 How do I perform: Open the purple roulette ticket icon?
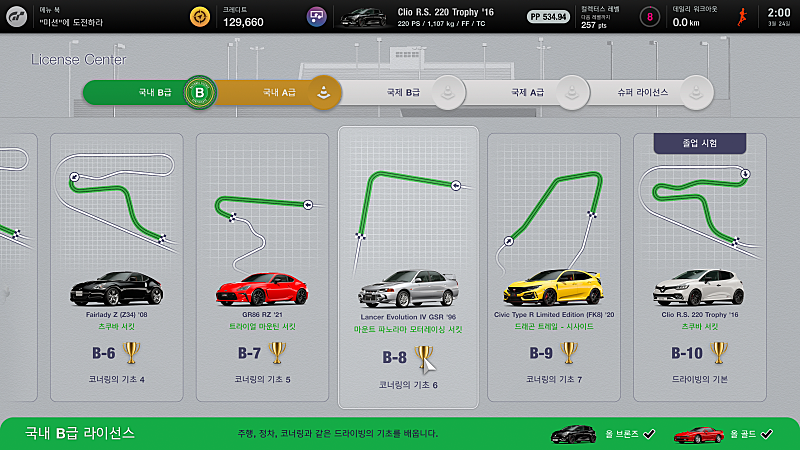click(317, 17)
